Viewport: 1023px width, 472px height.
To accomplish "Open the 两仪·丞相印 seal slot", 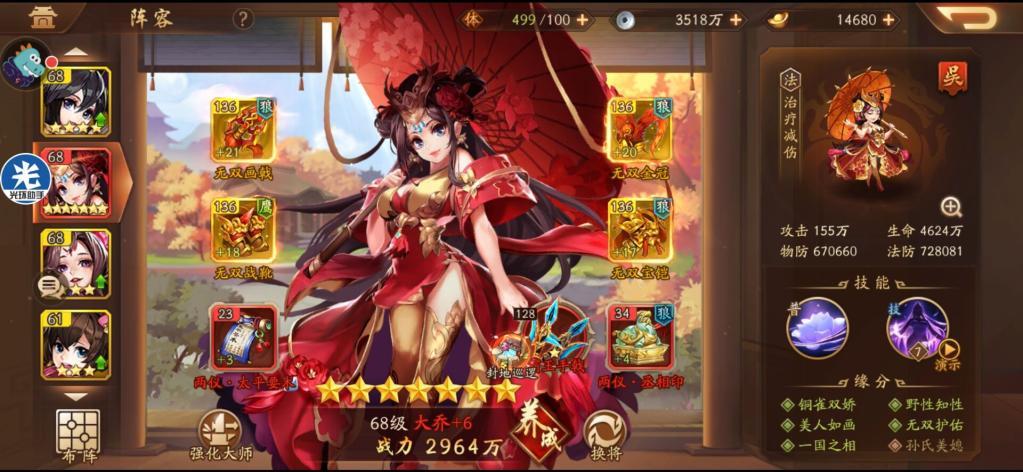I will tap(640, 336).
